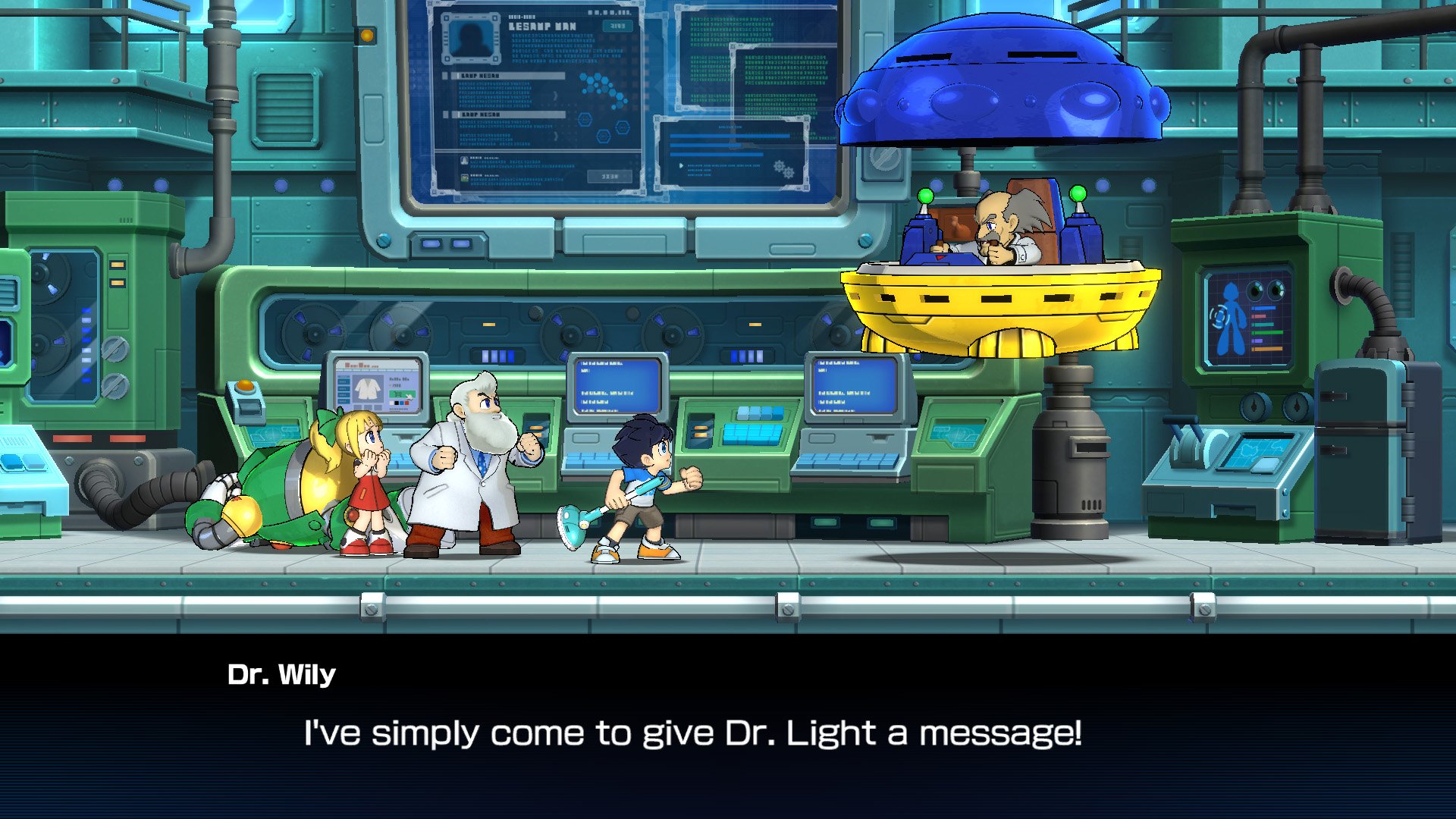Select the lab coat icon on the shop terminal screen
The image size is (1456, 819).
click(368, 388)
